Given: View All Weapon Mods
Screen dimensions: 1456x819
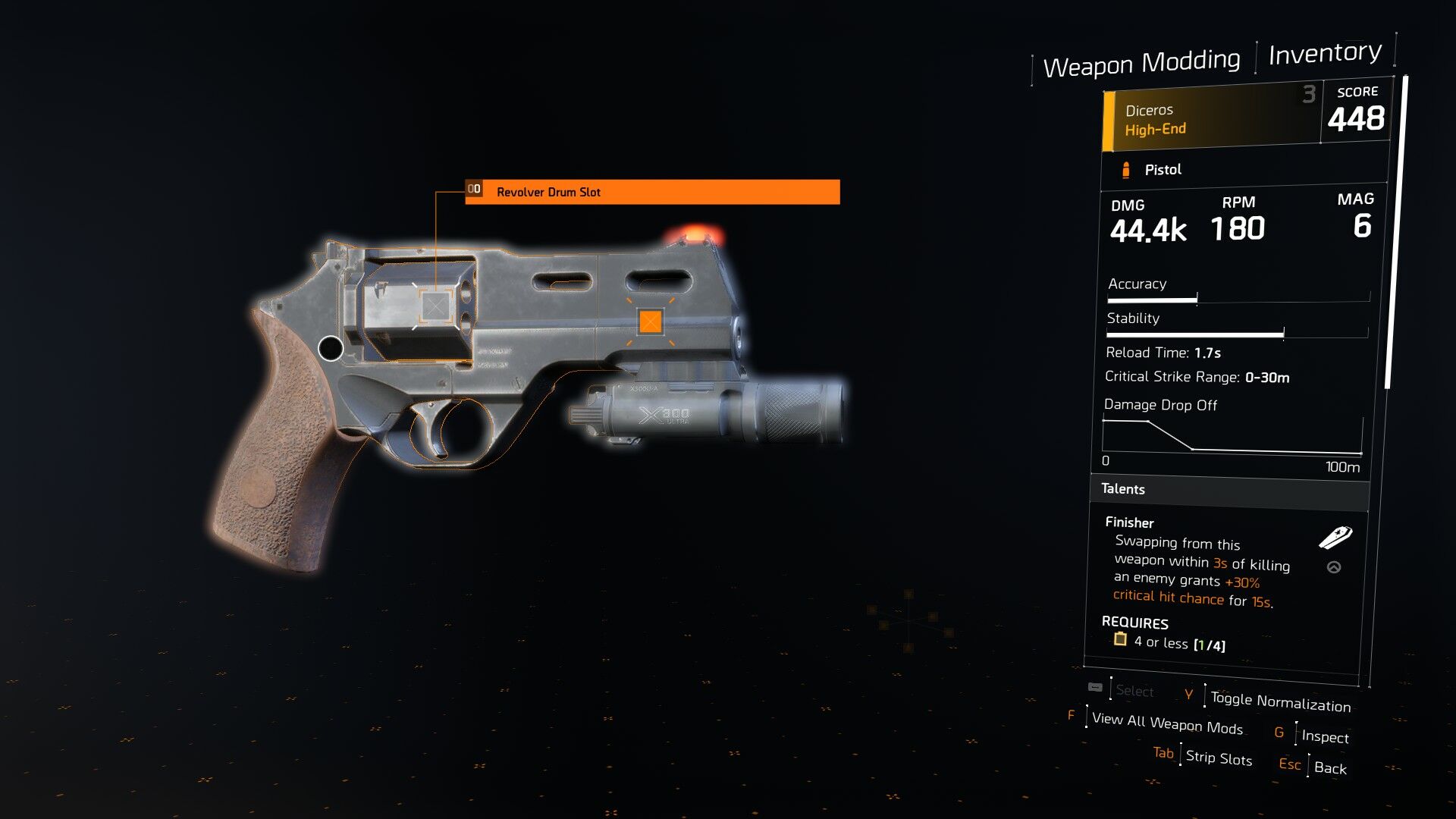Looking at the screenshot, I should pyautogui.click(x=1167, y=723).
